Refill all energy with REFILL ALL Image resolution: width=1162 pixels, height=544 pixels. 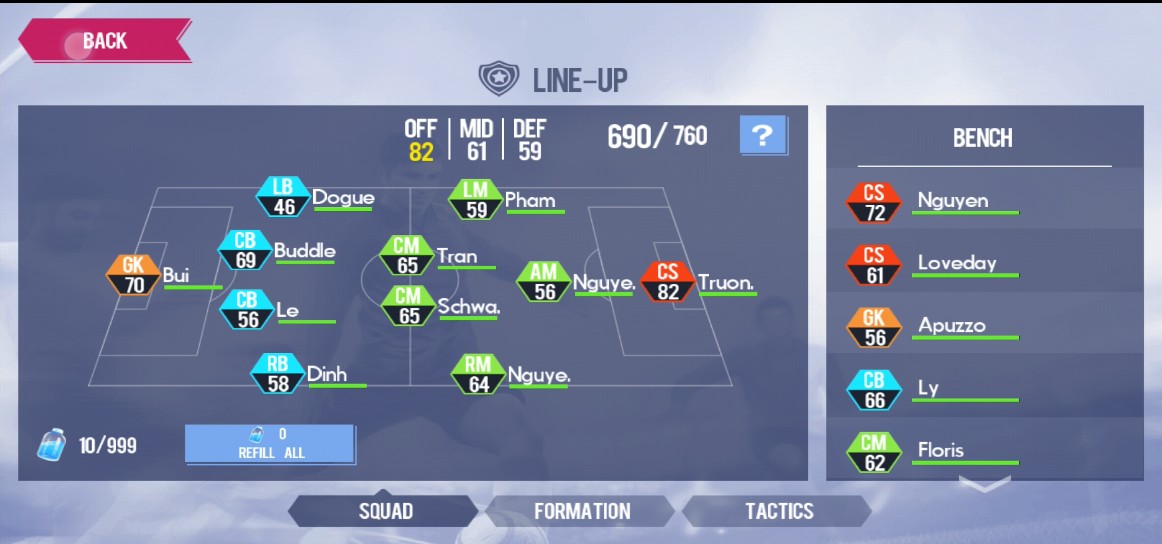click(x=270, y=444)
